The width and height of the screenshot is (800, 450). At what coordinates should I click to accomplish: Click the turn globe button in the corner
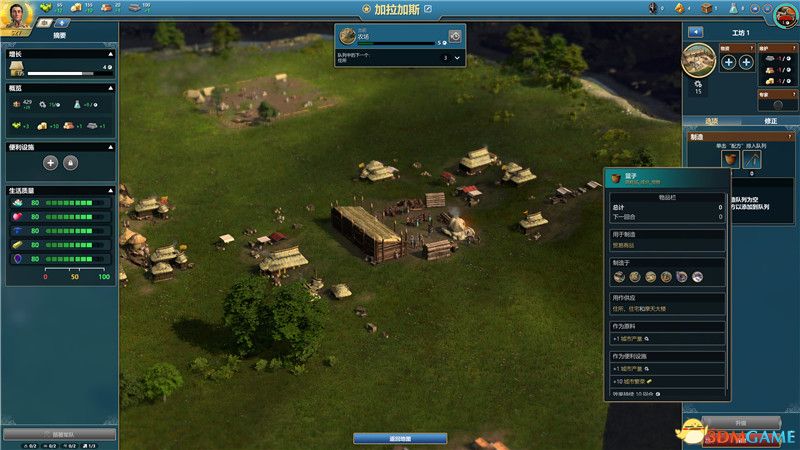pos(786,14)
